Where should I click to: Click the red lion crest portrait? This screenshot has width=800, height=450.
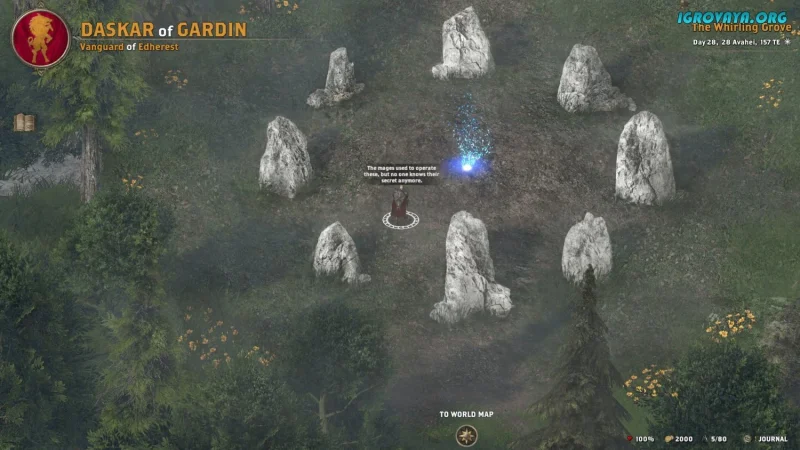coord(40,38)
